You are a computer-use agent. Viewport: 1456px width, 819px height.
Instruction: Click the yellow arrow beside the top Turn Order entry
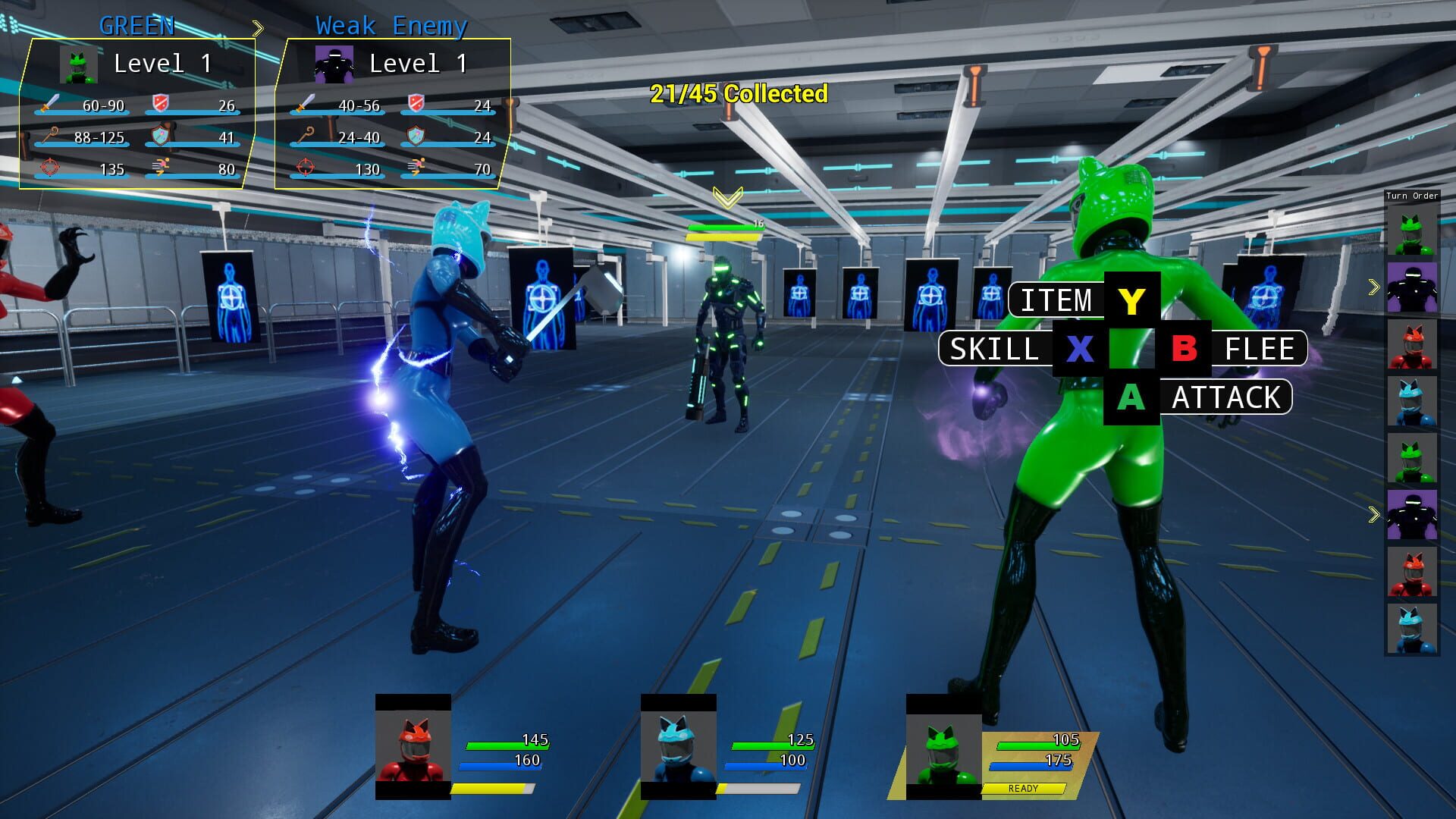(x=1373, y=287)
